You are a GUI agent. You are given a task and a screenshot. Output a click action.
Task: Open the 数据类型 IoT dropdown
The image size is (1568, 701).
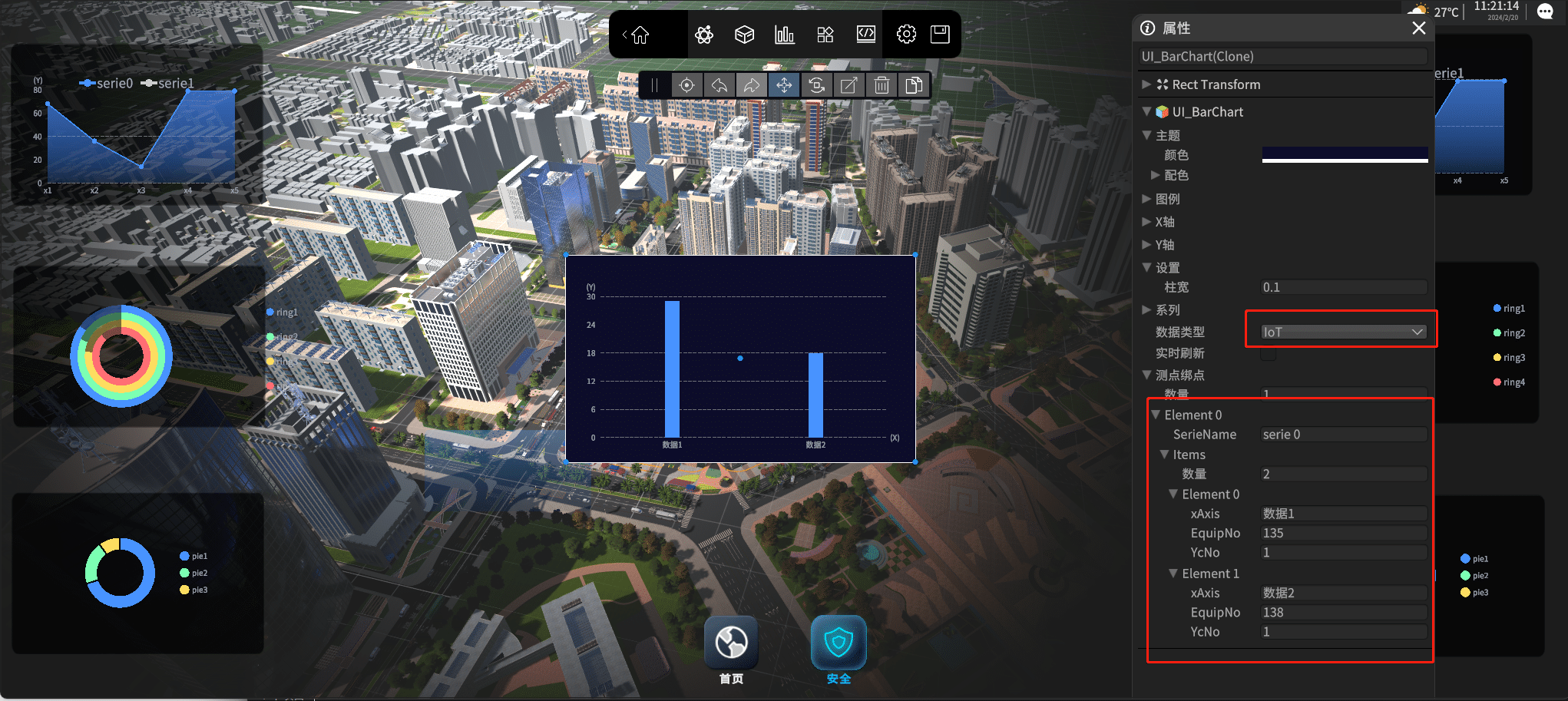coord(1343,332)
